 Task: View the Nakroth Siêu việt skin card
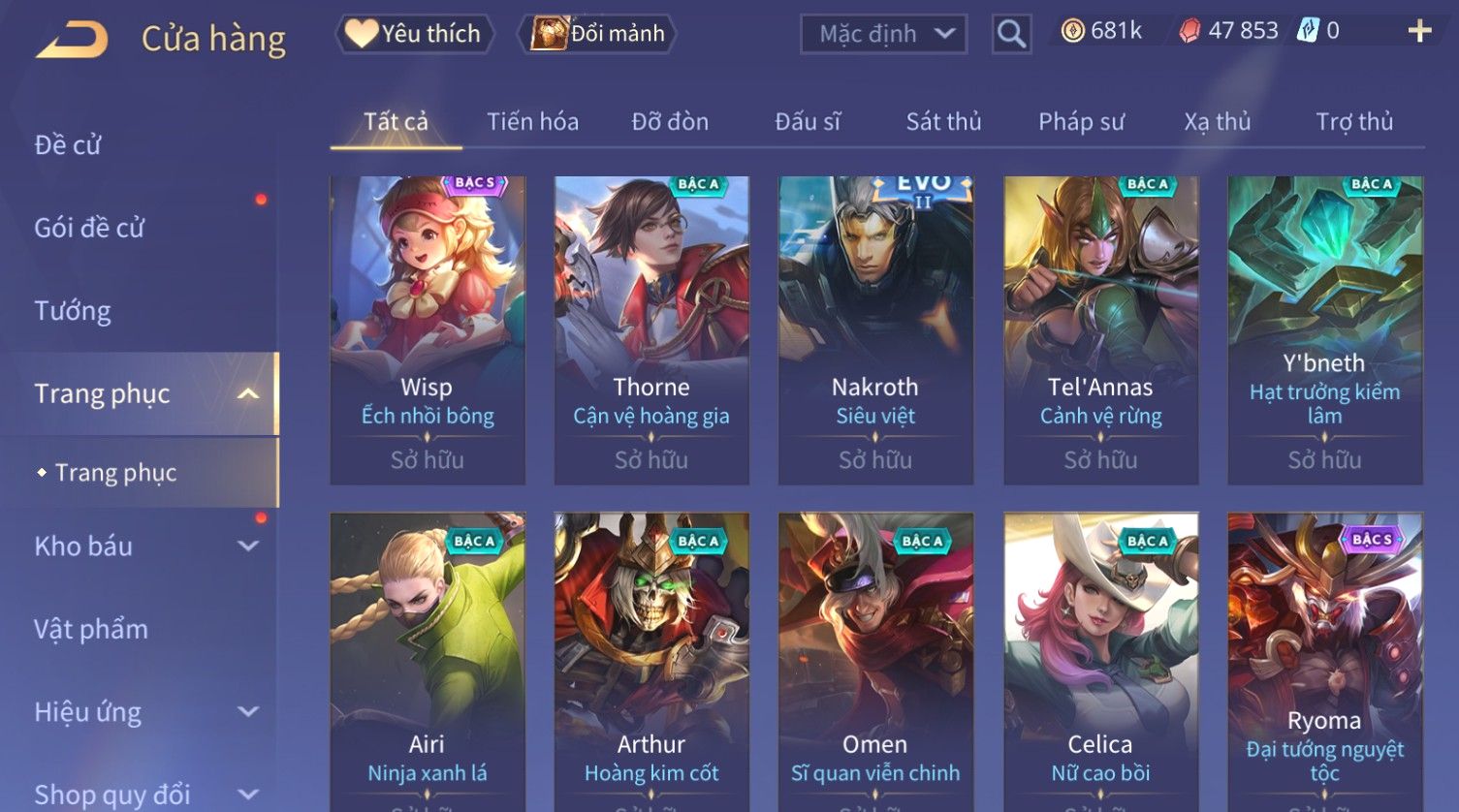(x=875, y=329)
